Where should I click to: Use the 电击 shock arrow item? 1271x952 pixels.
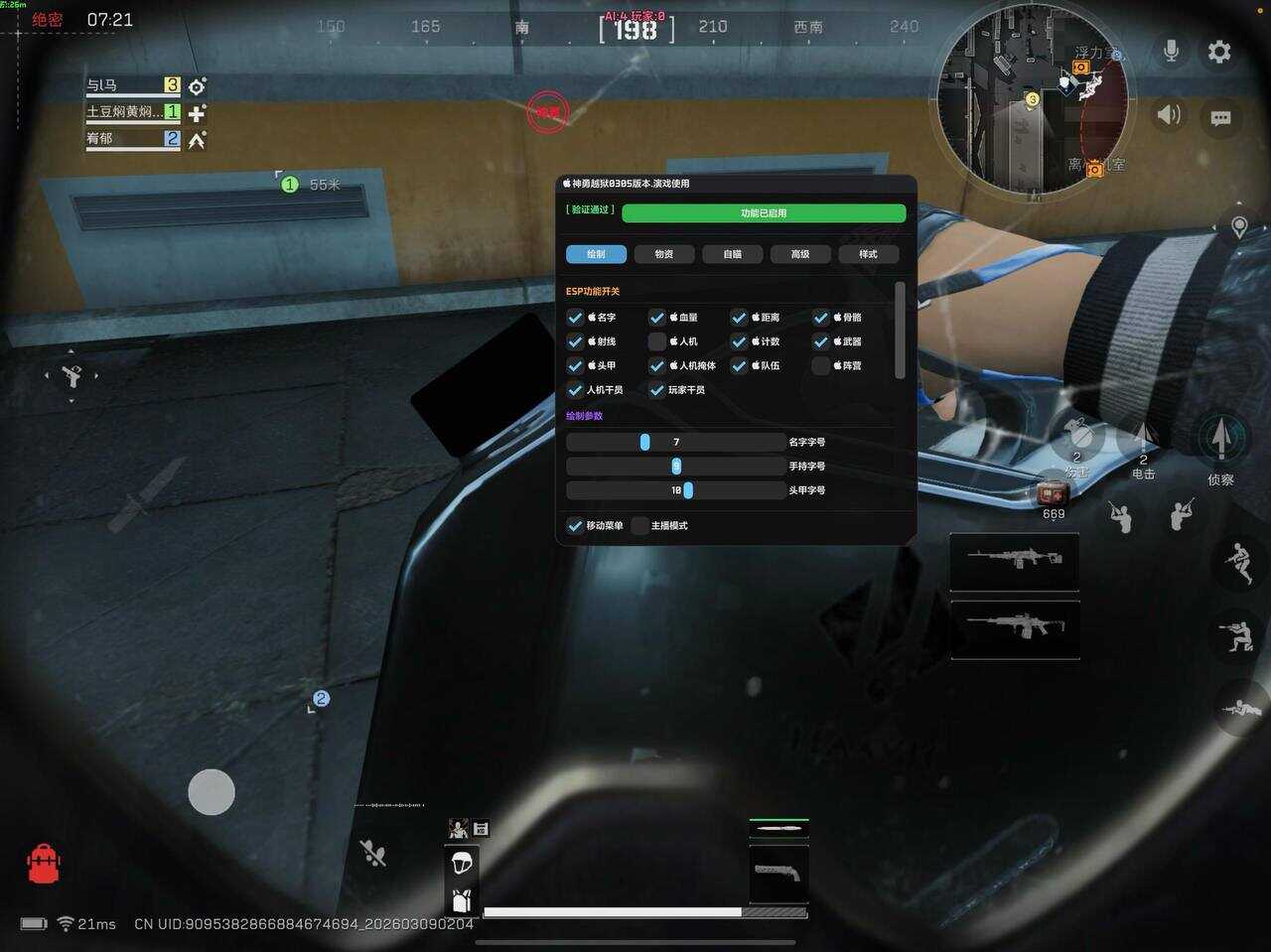(x=1143, y=437)
